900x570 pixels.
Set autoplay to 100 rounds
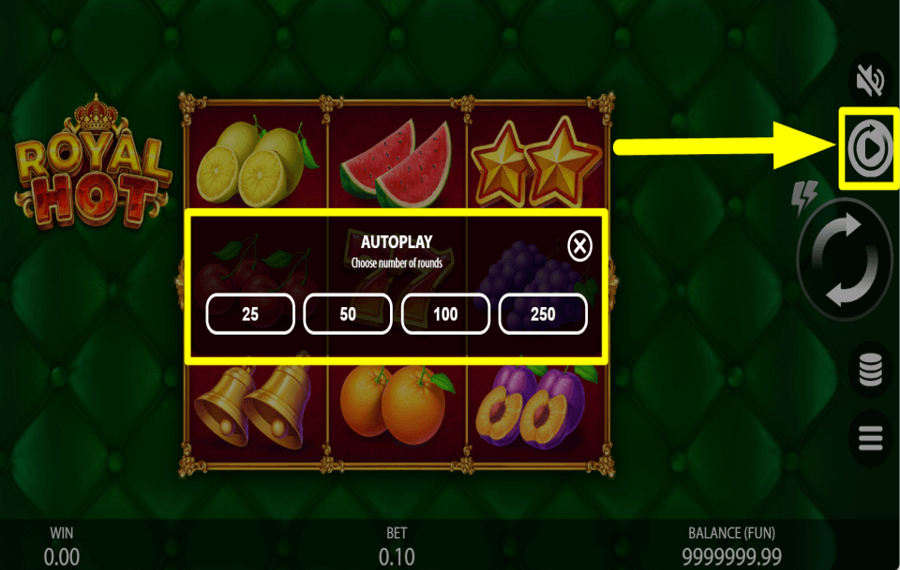[x=445, y=314]
